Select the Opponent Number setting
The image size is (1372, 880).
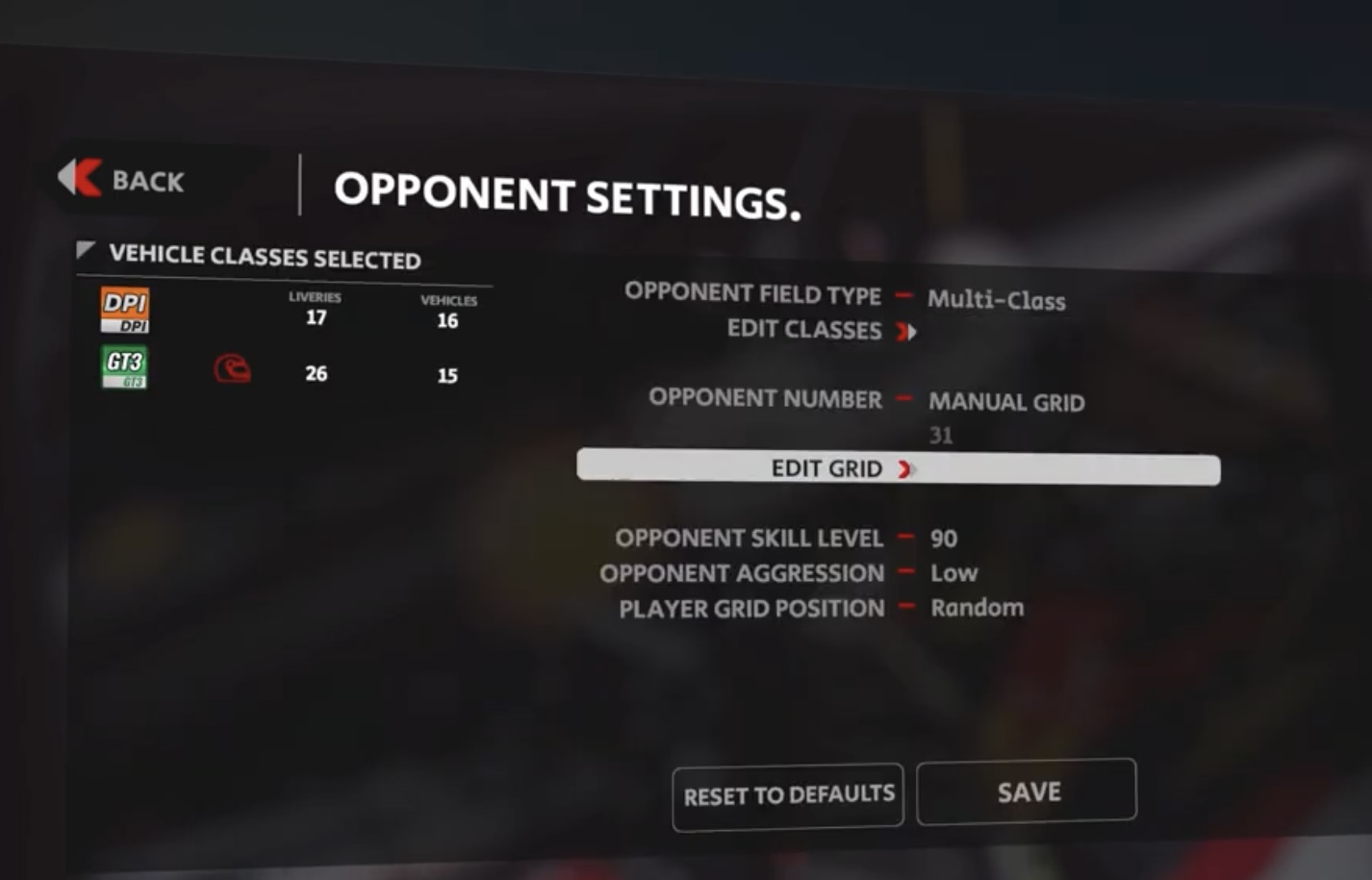click(x=1005, y=402)
